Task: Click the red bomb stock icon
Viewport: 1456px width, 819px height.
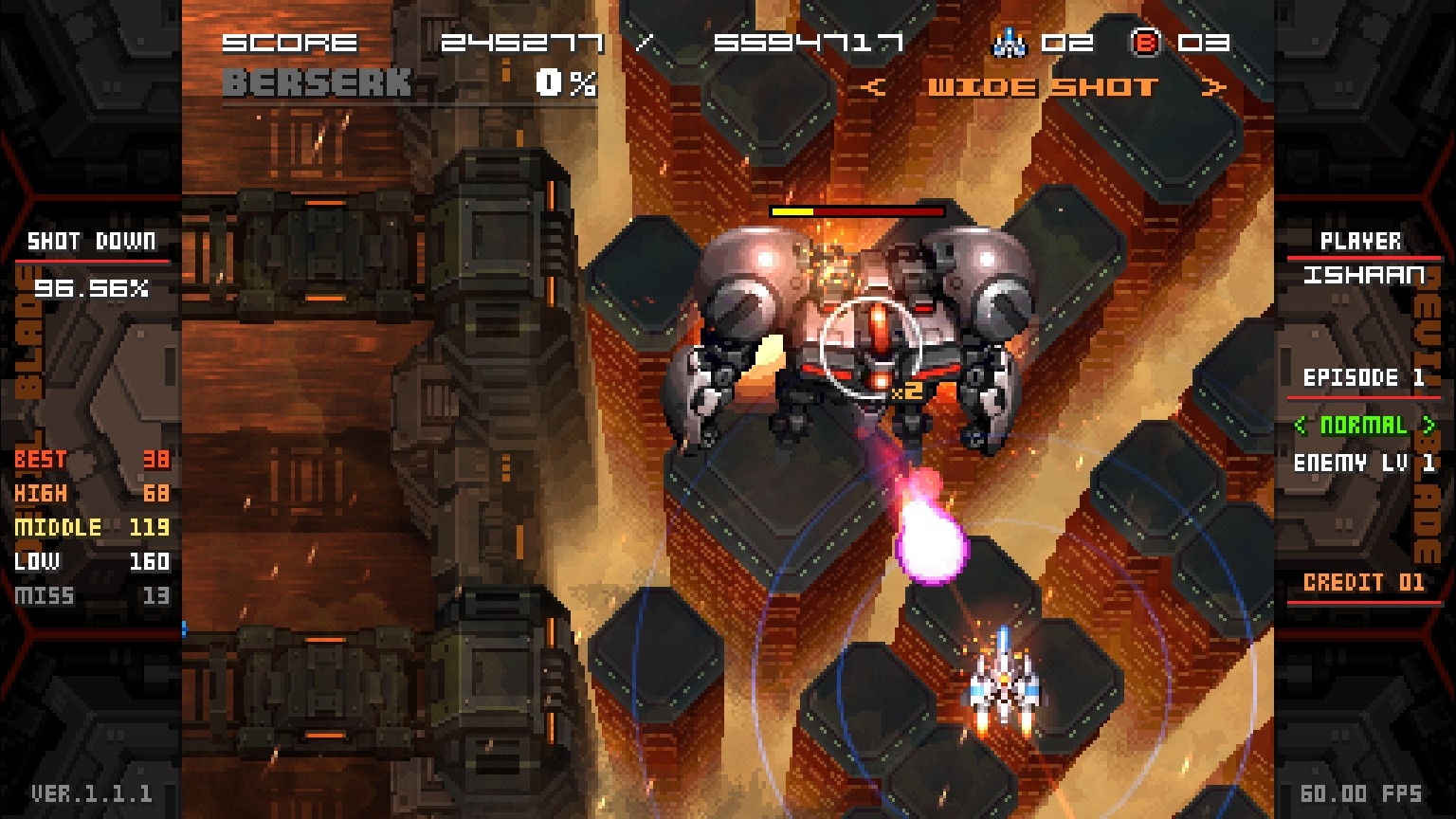Action: tap(1146, 43)
